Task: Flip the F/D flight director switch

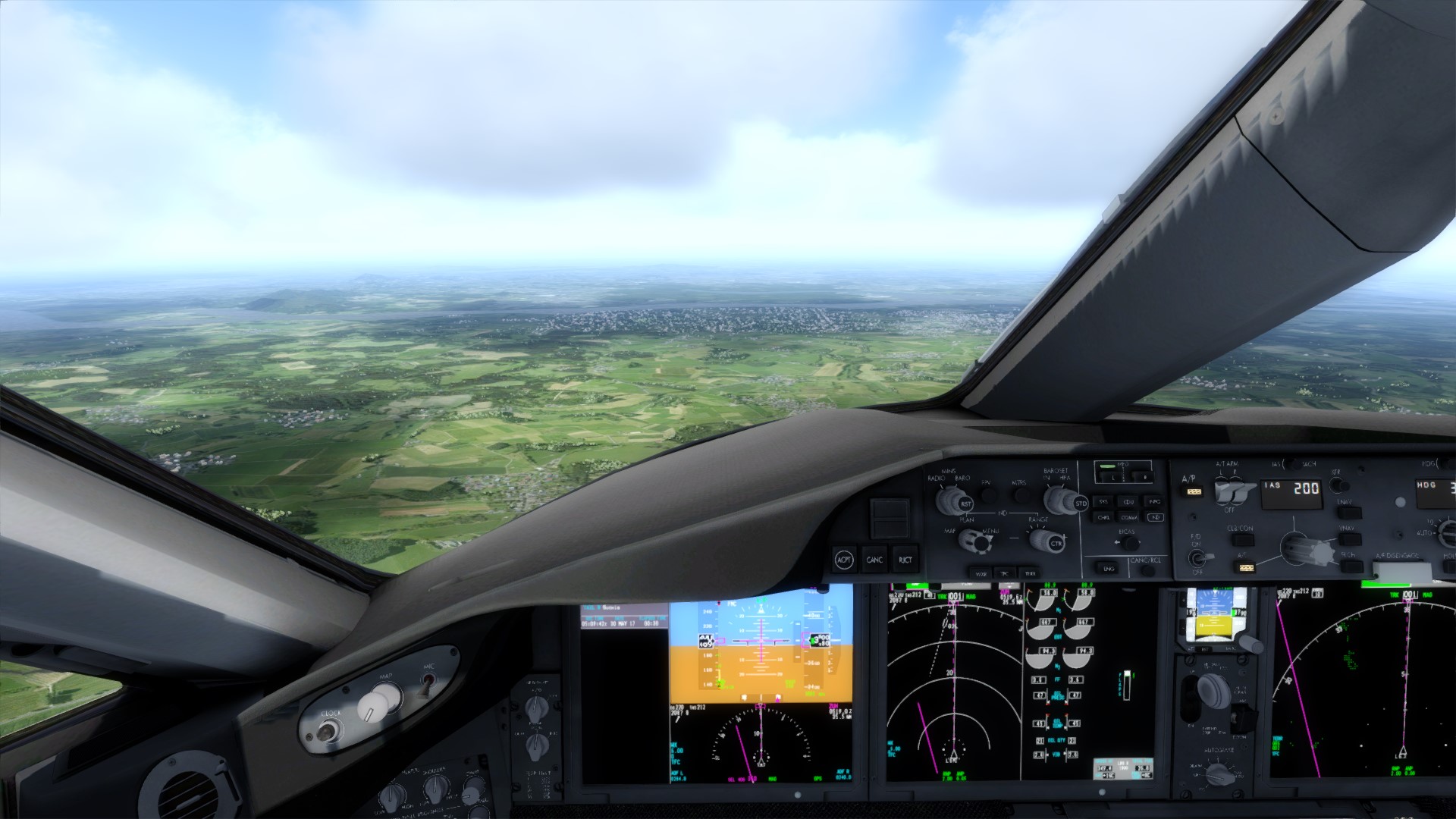Action: coord(1197,557)
